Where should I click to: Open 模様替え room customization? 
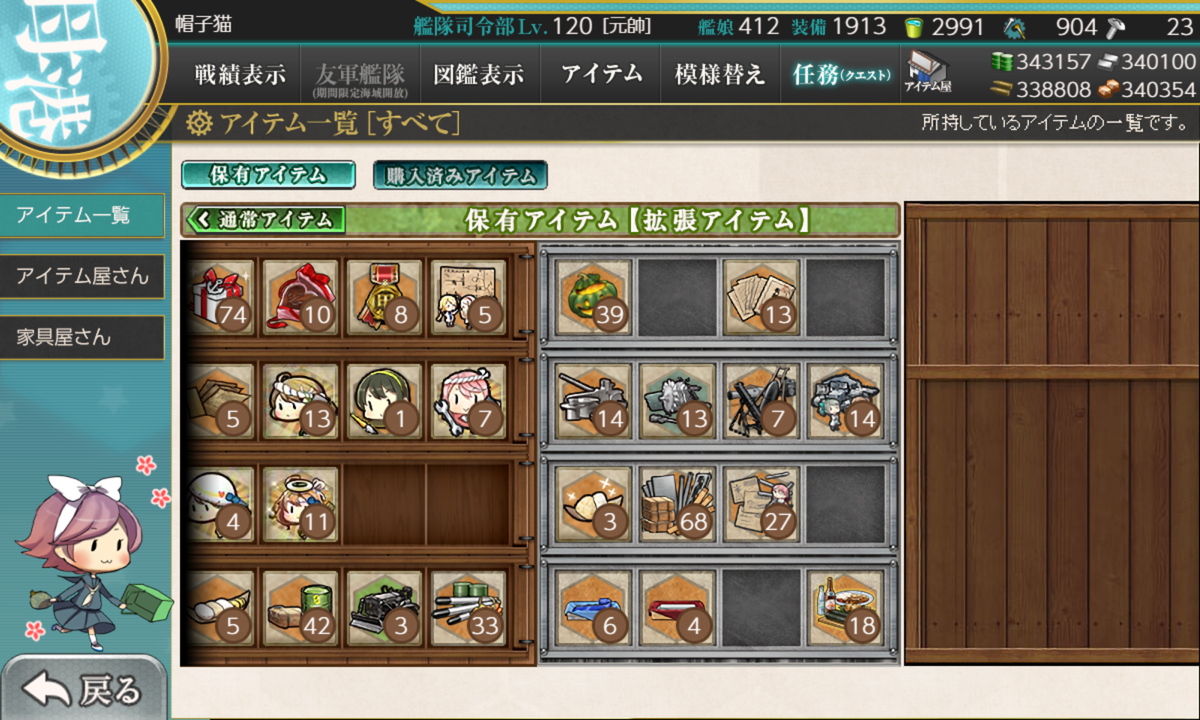pos(720,75)
